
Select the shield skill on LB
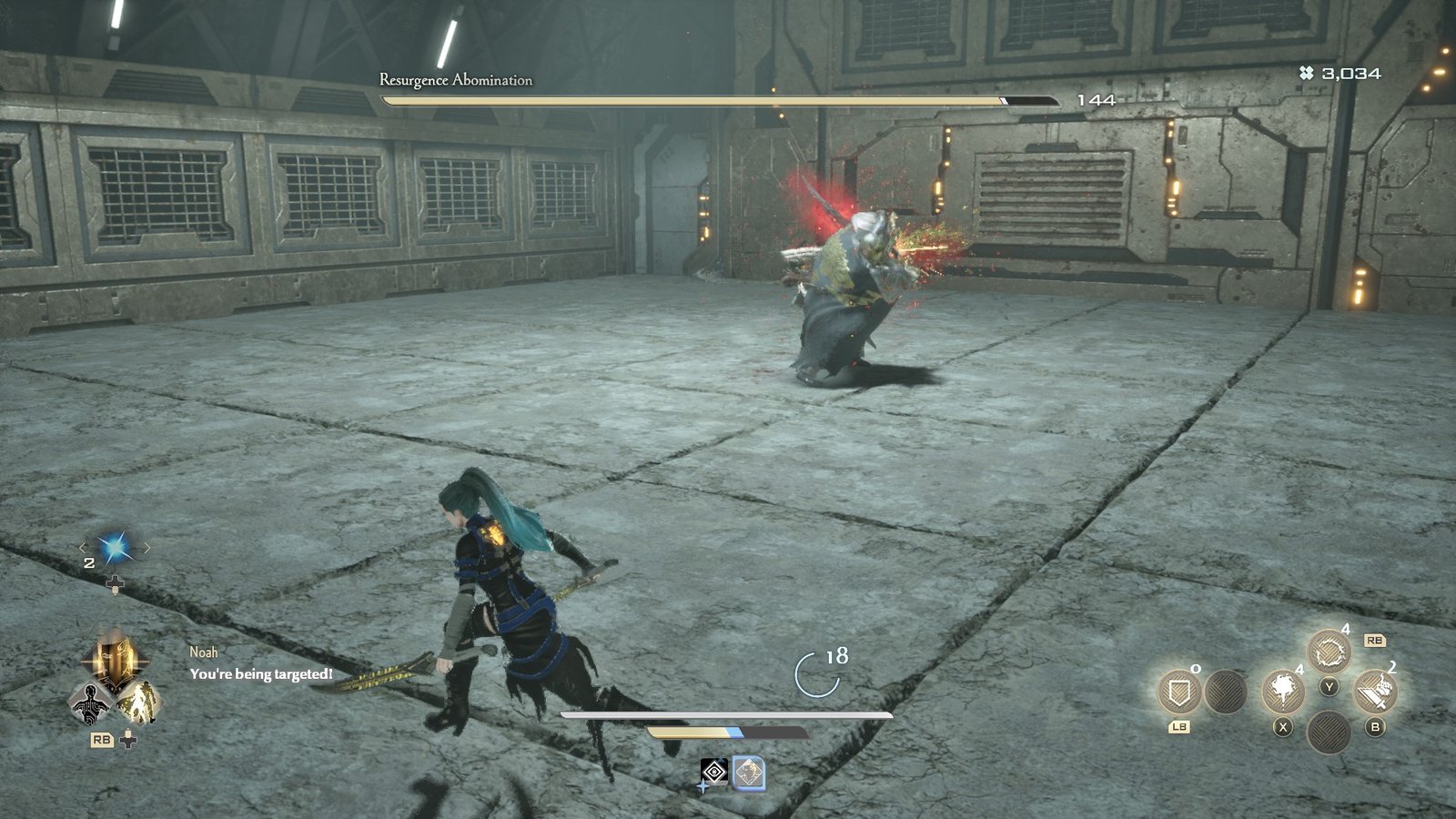1179,692
